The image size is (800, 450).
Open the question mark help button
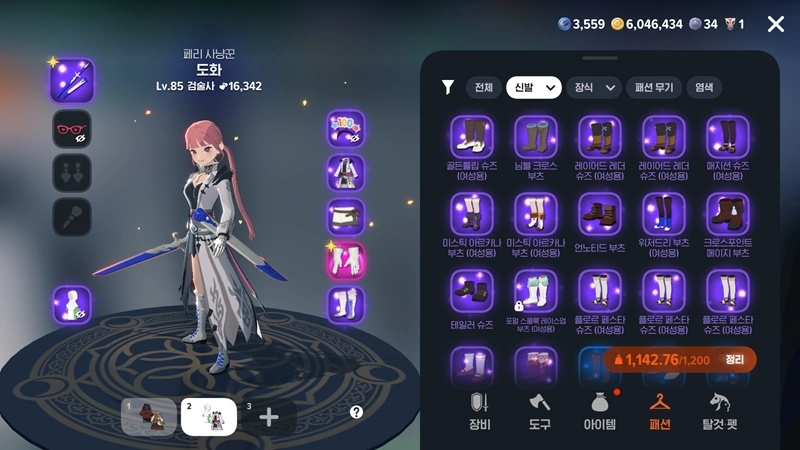pyautogui.click(x=356, y=412)
